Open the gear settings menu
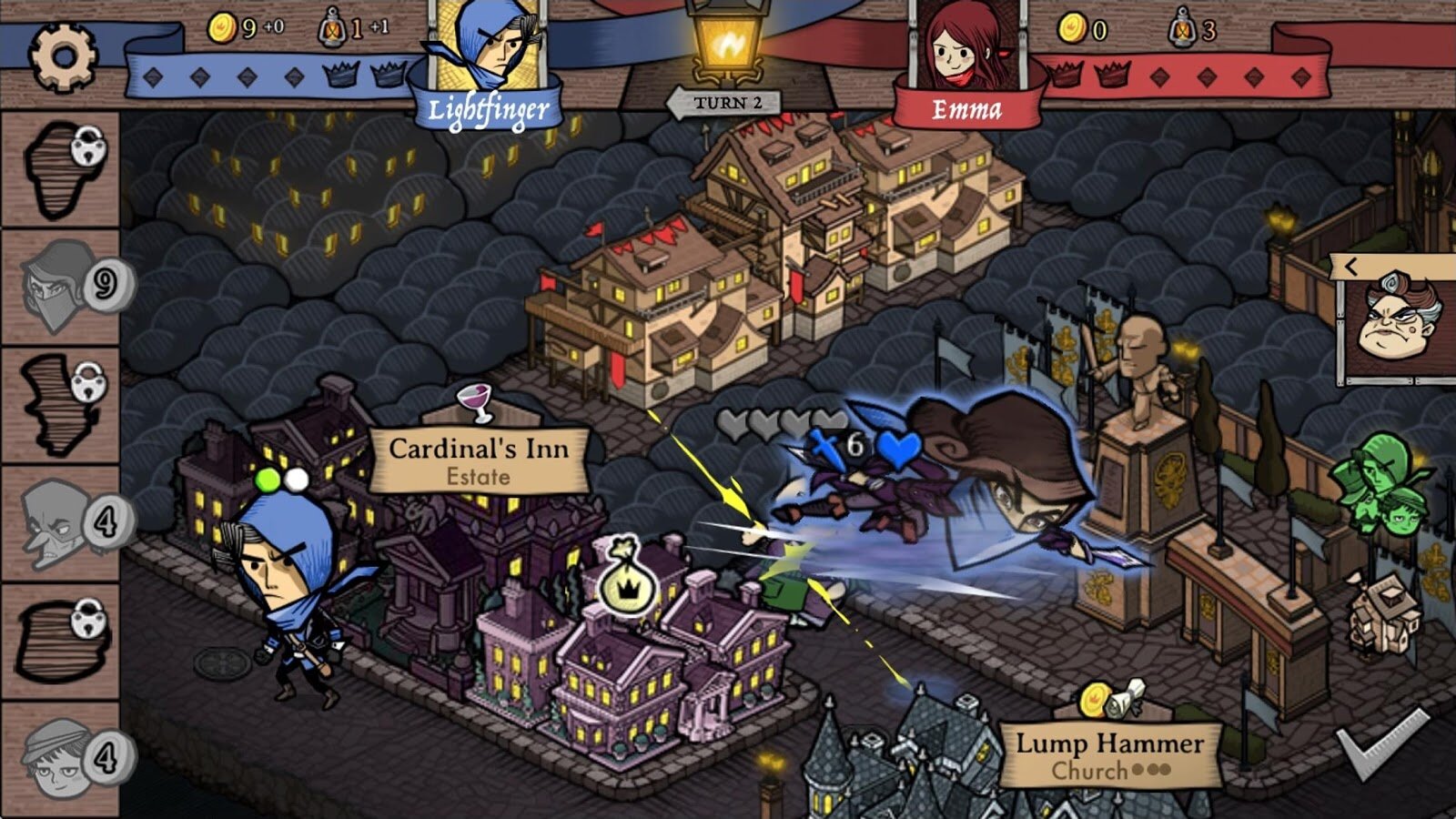This screenshot has height=819, width=1456. [x=63, y=56]
